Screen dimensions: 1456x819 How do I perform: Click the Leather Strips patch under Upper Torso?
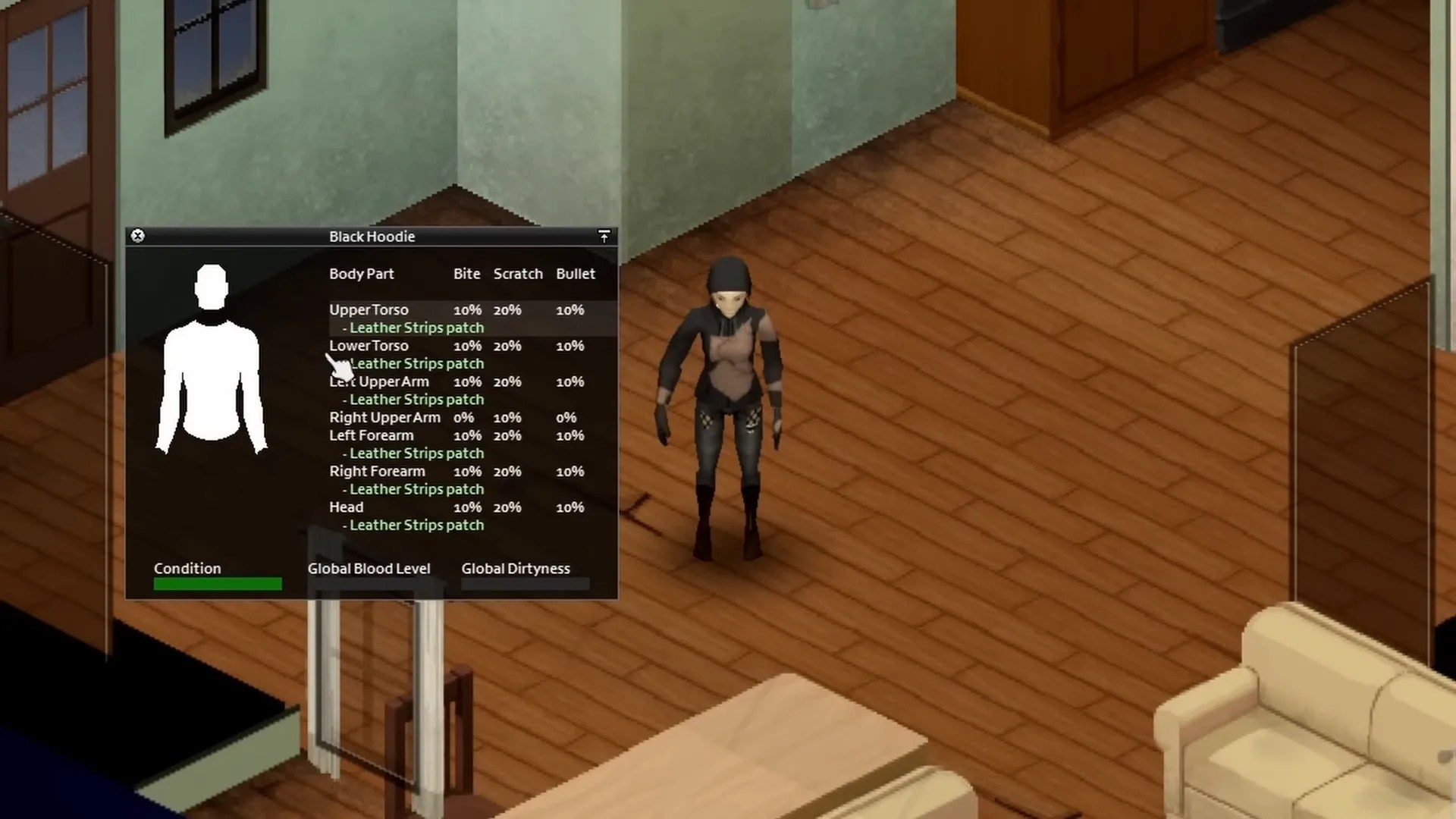[x=416, y=328]
